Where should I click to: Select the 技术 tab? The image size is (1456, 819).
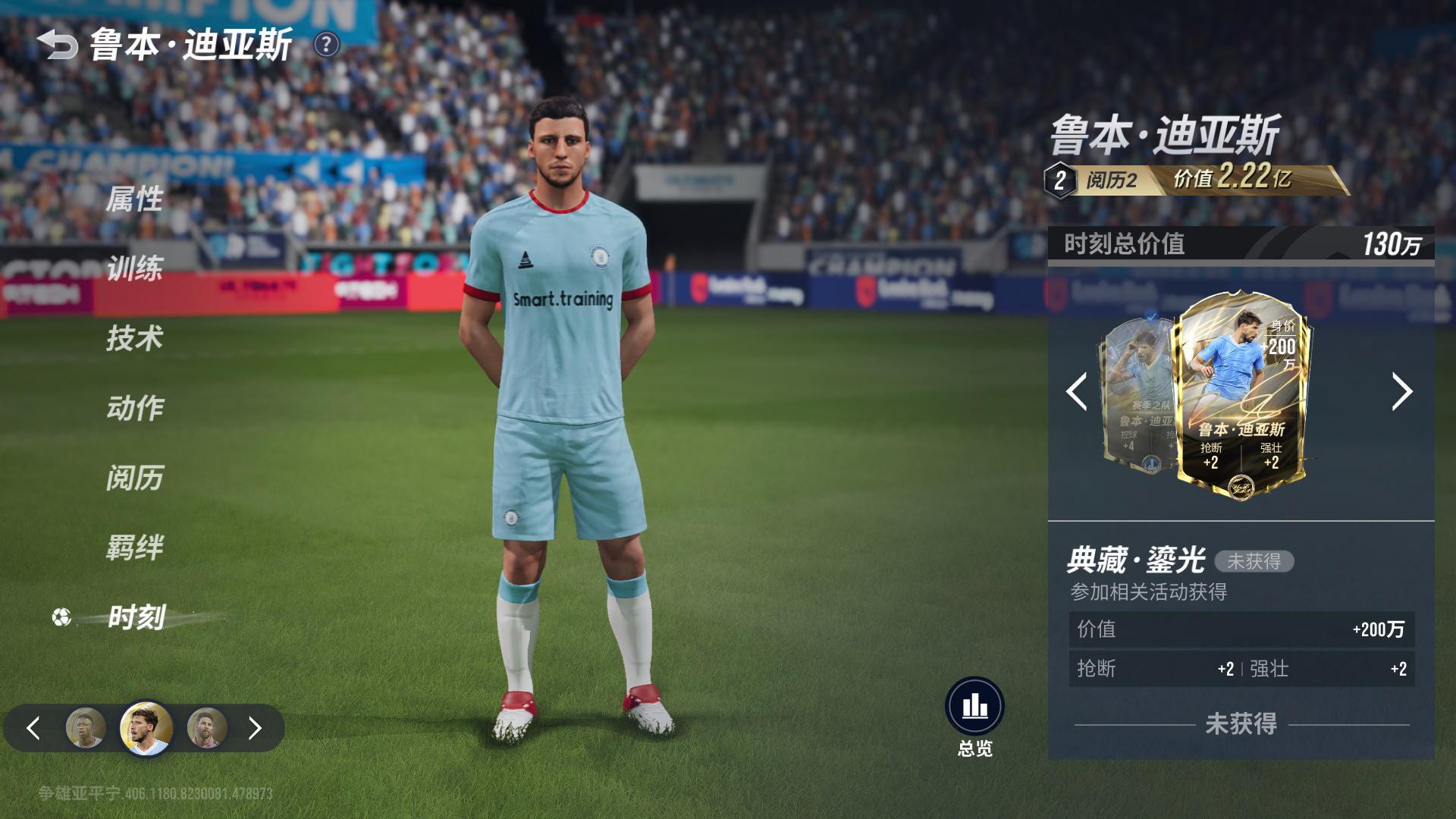click(x=134, y=338)
